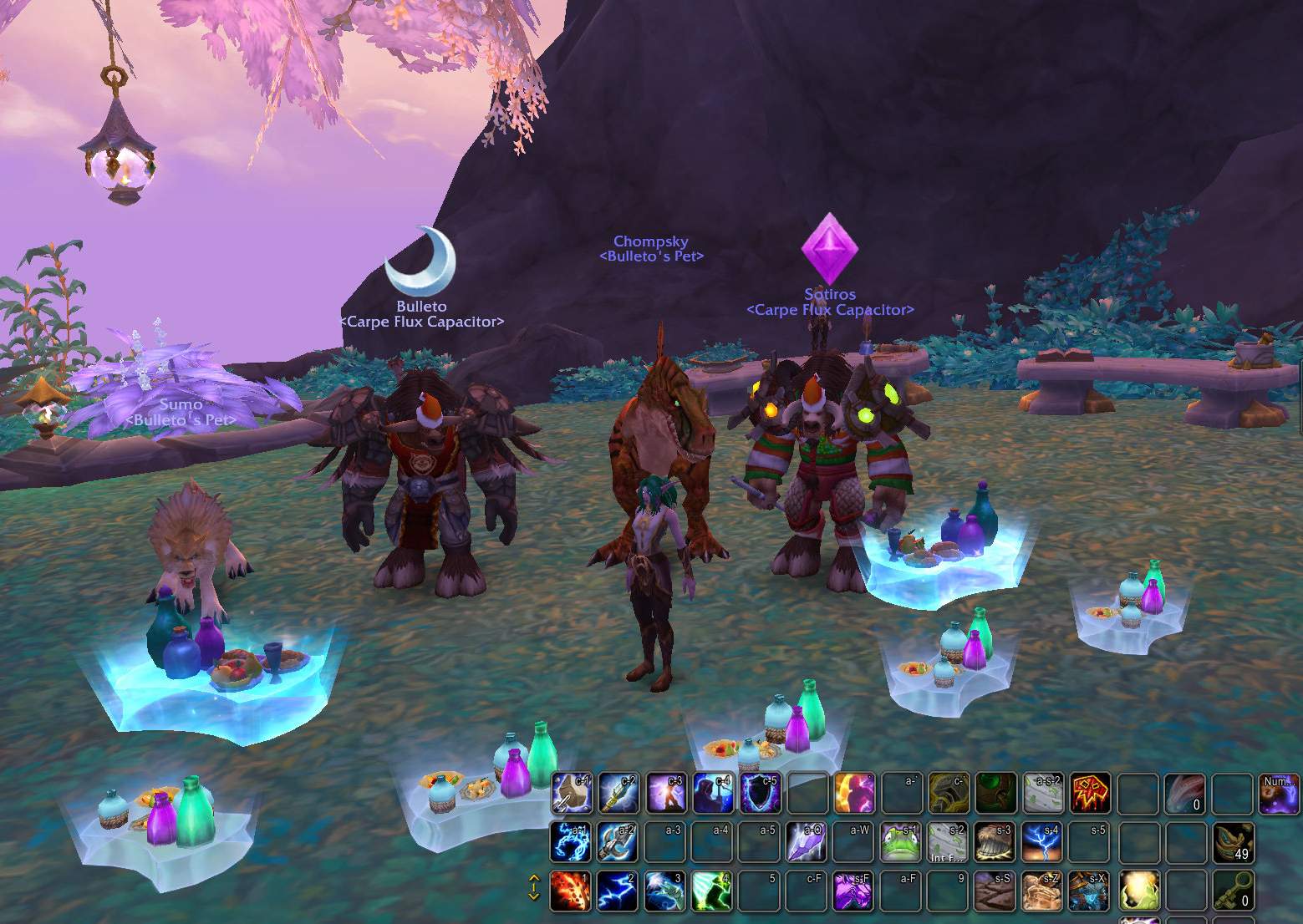Cast the Chain Lightning spell on key 2
The width and height of the screenshot is (1303, 924).
(x=618, y=891)
